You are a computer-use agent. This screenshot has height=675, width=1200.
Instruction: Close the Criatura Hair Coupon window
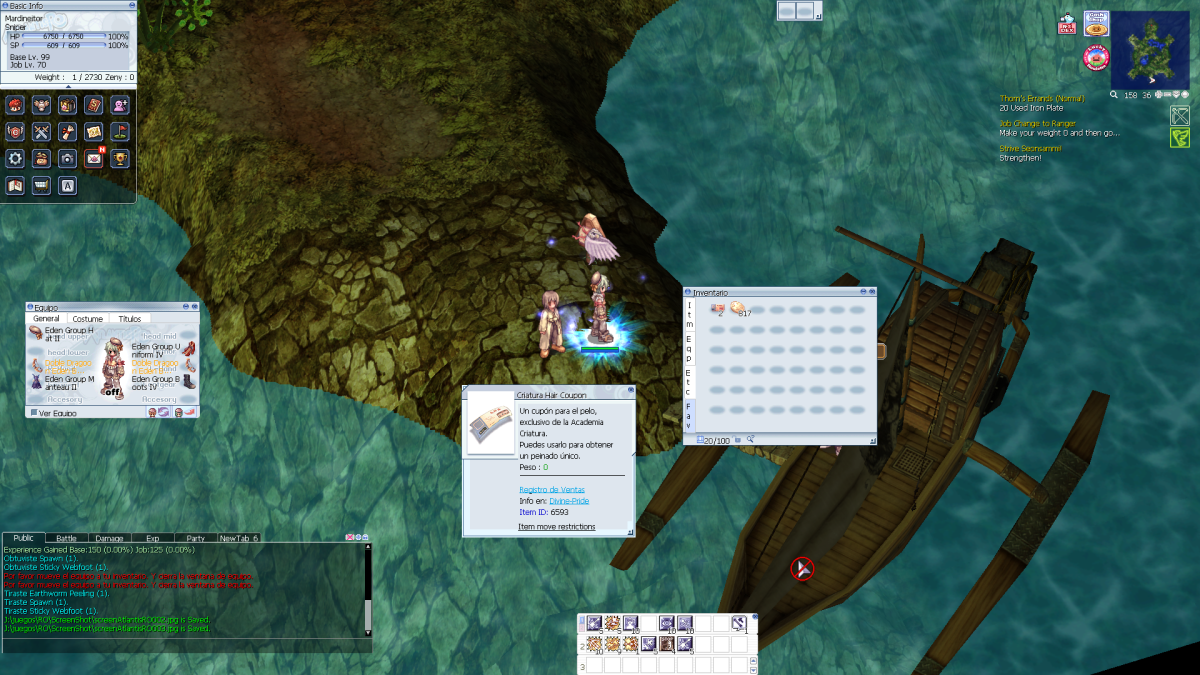(630, 390)
